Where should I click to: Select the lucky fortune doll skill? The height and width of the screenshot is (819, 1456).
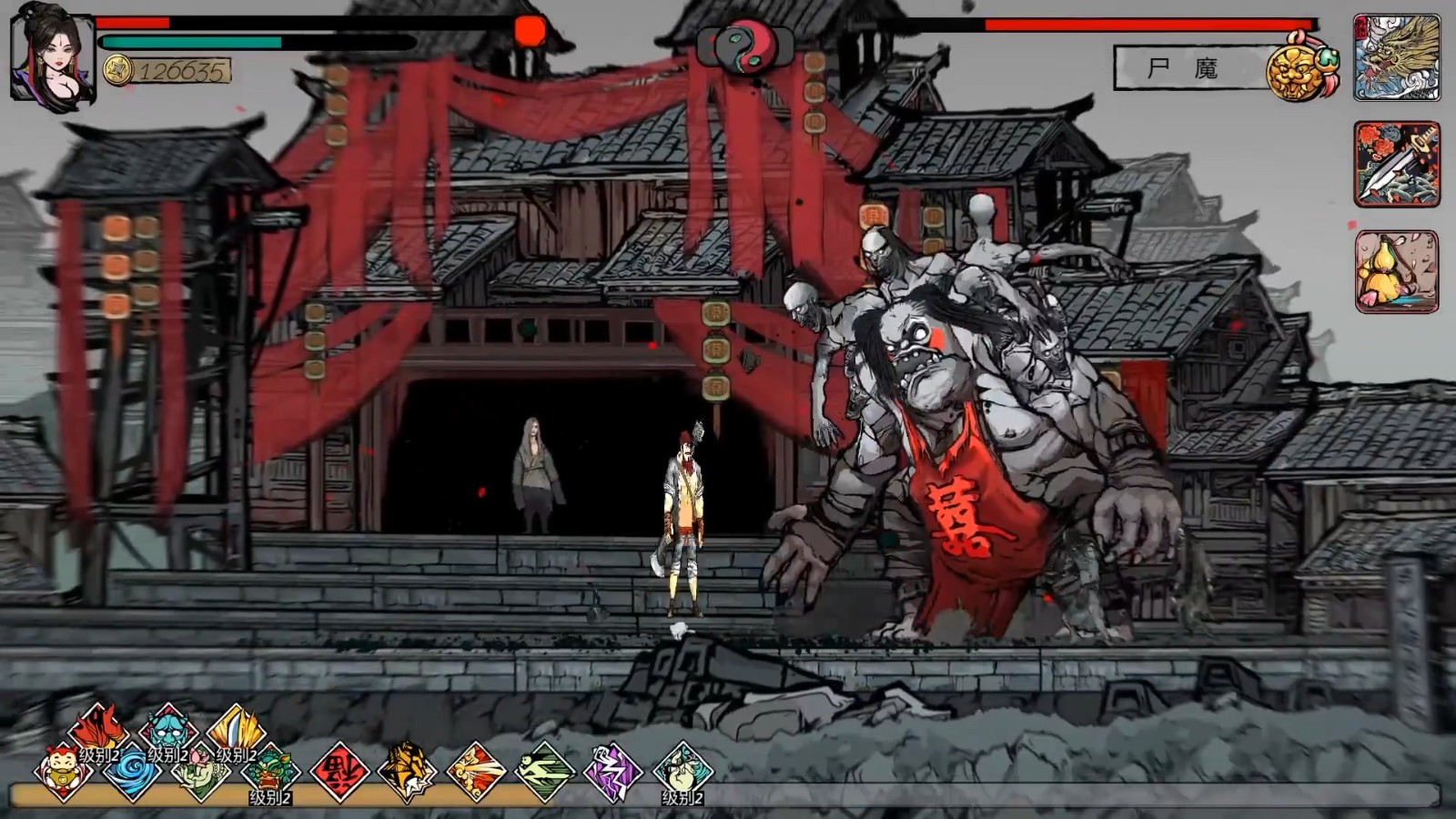pos(63,772)
